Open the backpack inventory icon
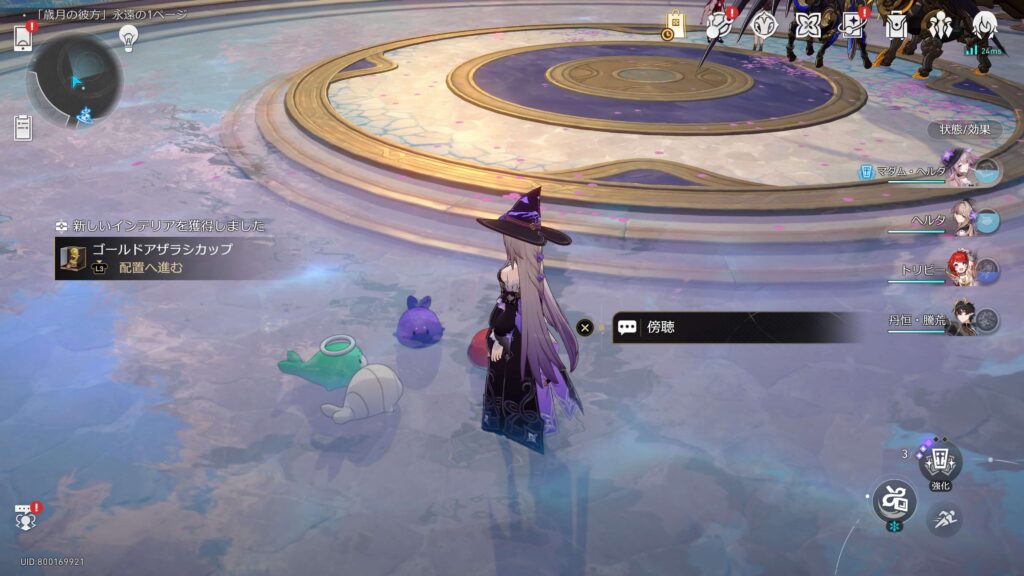Screen dimensions: 1024x576 (896, 25)
